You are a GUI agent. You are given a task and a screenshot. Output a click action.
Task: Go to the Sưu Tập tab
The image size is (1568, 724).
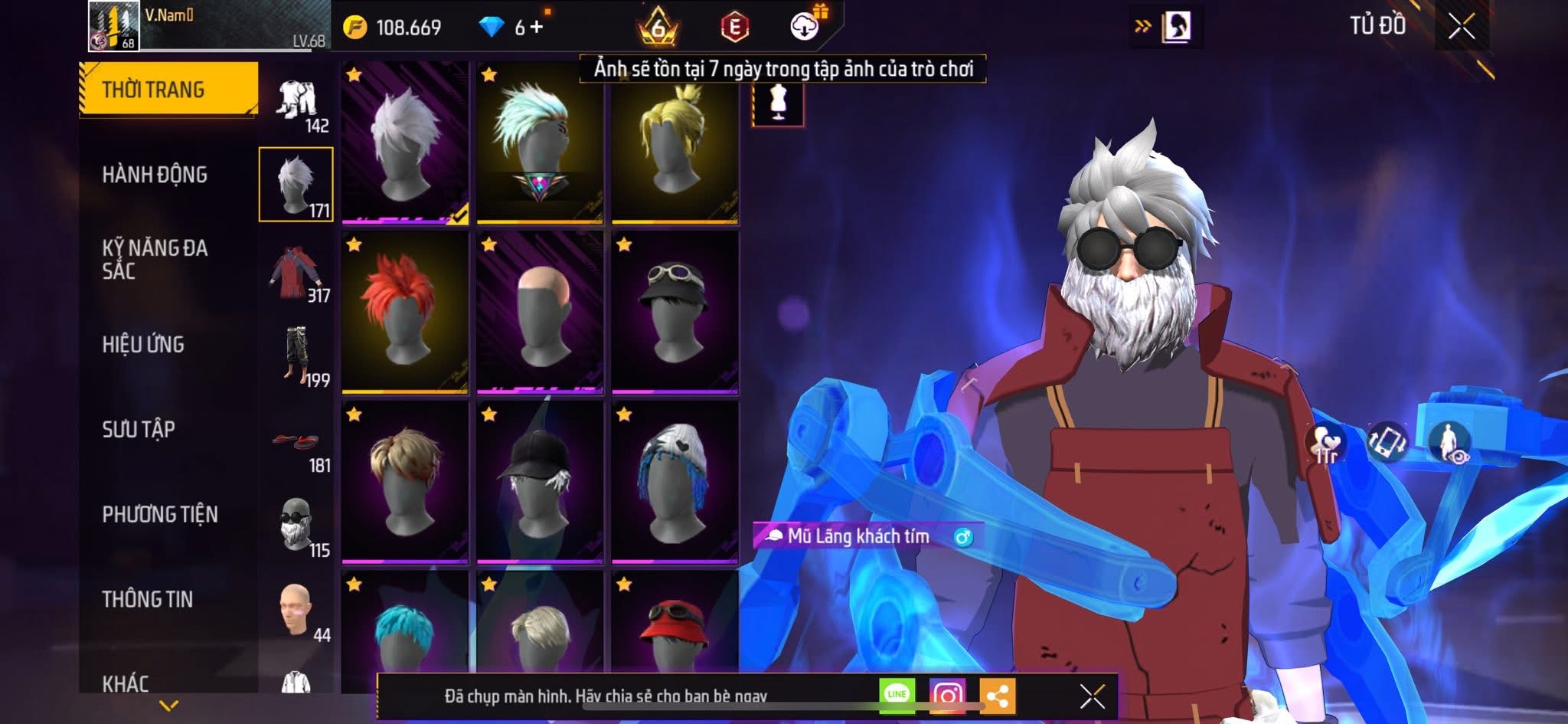(139, 429)
